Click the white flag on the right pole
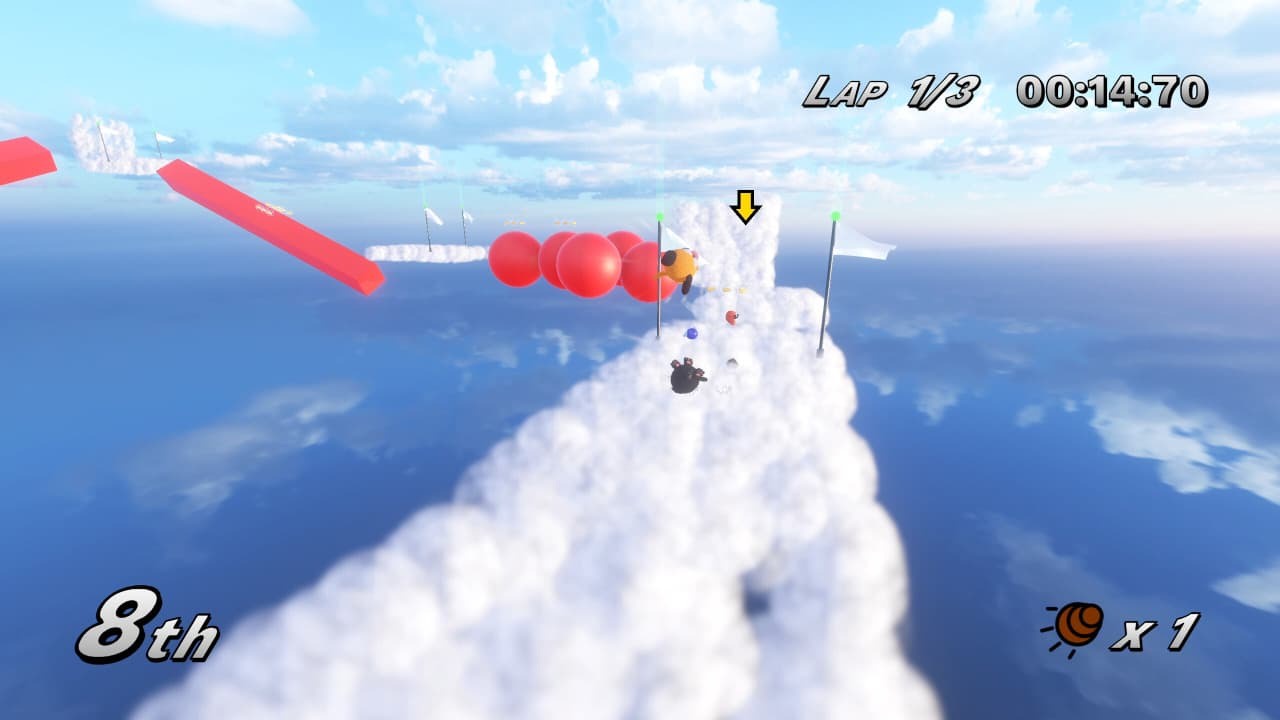The width and height of the screenshot is (1280, 720). (862, 242)
